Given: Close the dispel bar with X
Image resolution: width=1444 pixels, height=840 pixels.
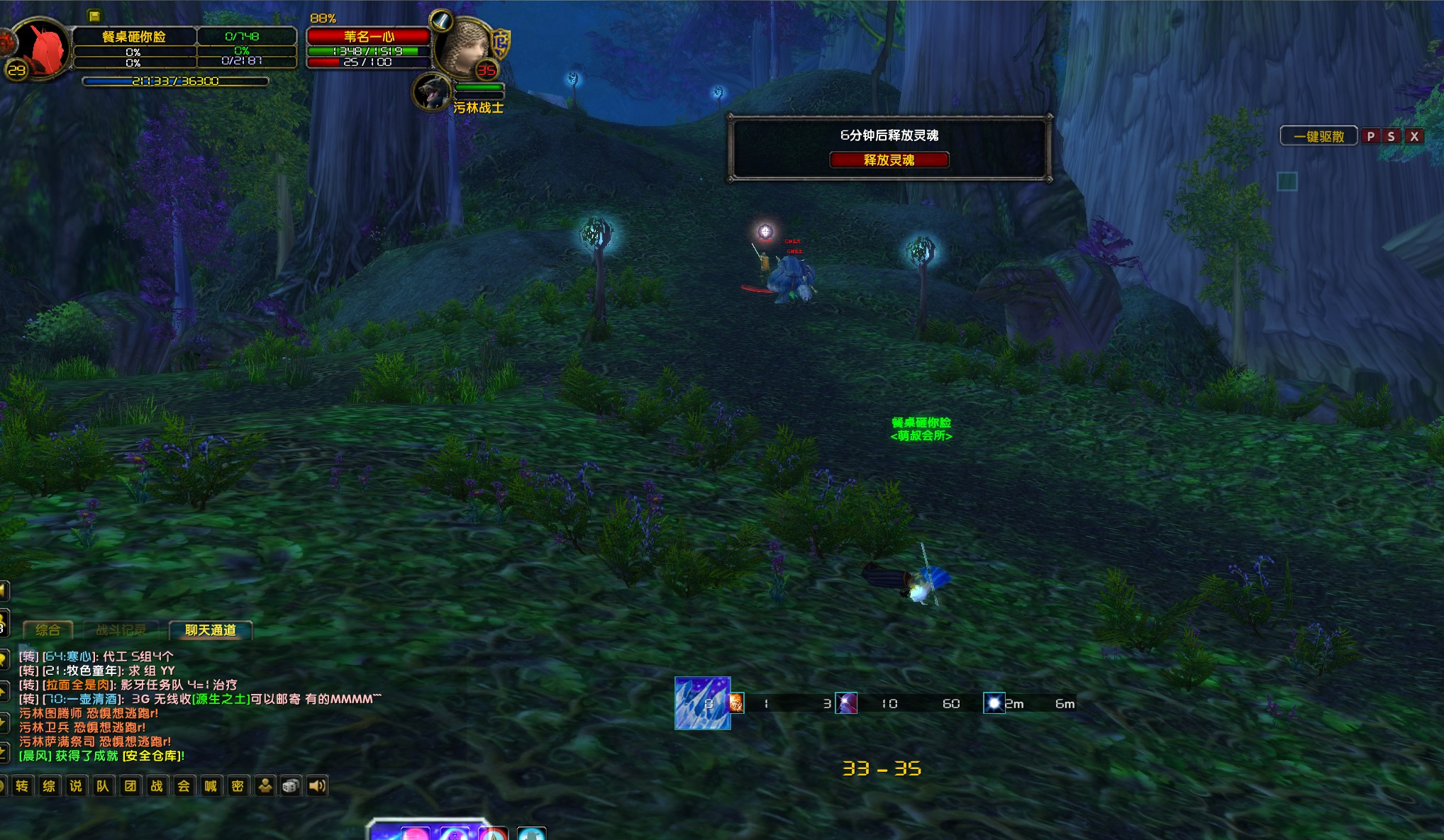Looking at the screenshot, I should click(x=1414, y=136).
